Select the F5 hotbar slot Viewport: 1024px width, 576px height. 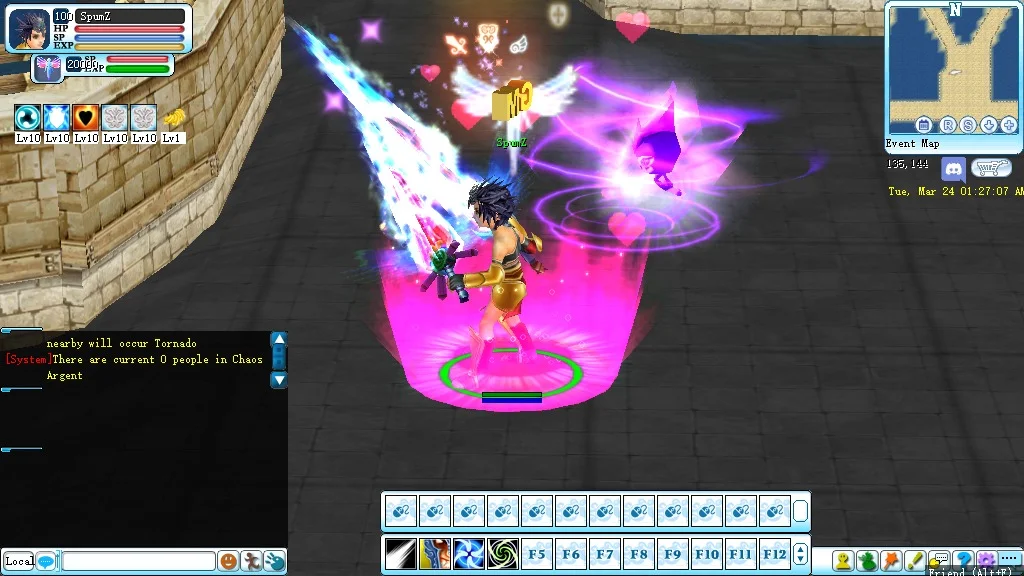[x=537, y=553]
